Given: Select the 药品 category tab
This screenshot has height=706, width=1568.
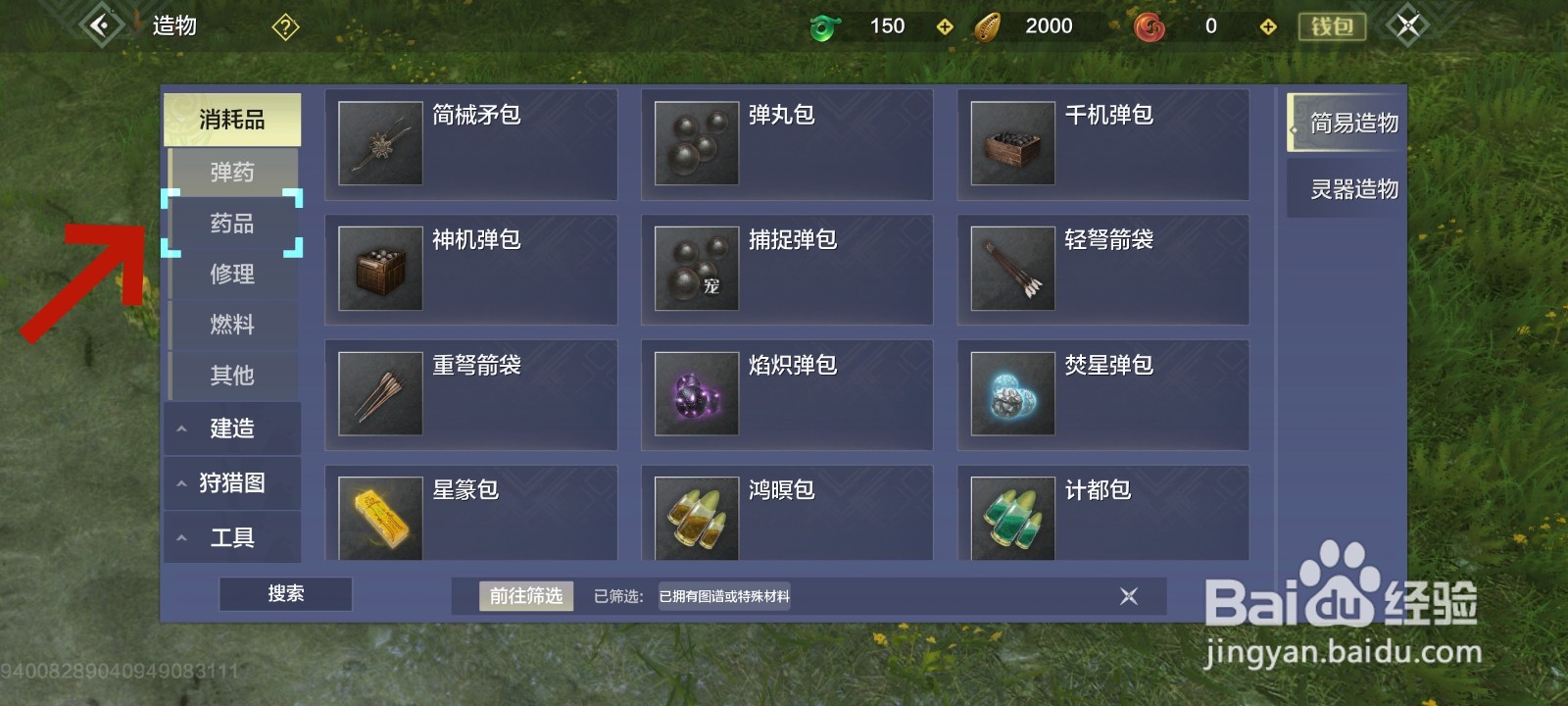Looking at the screenshot, I should point(232,224).
